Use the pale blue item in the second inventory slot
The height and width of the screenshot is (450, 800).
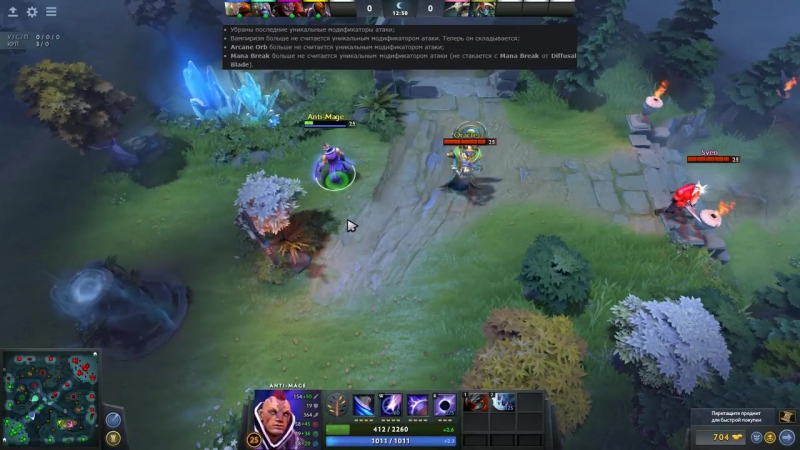click(502, 403)
